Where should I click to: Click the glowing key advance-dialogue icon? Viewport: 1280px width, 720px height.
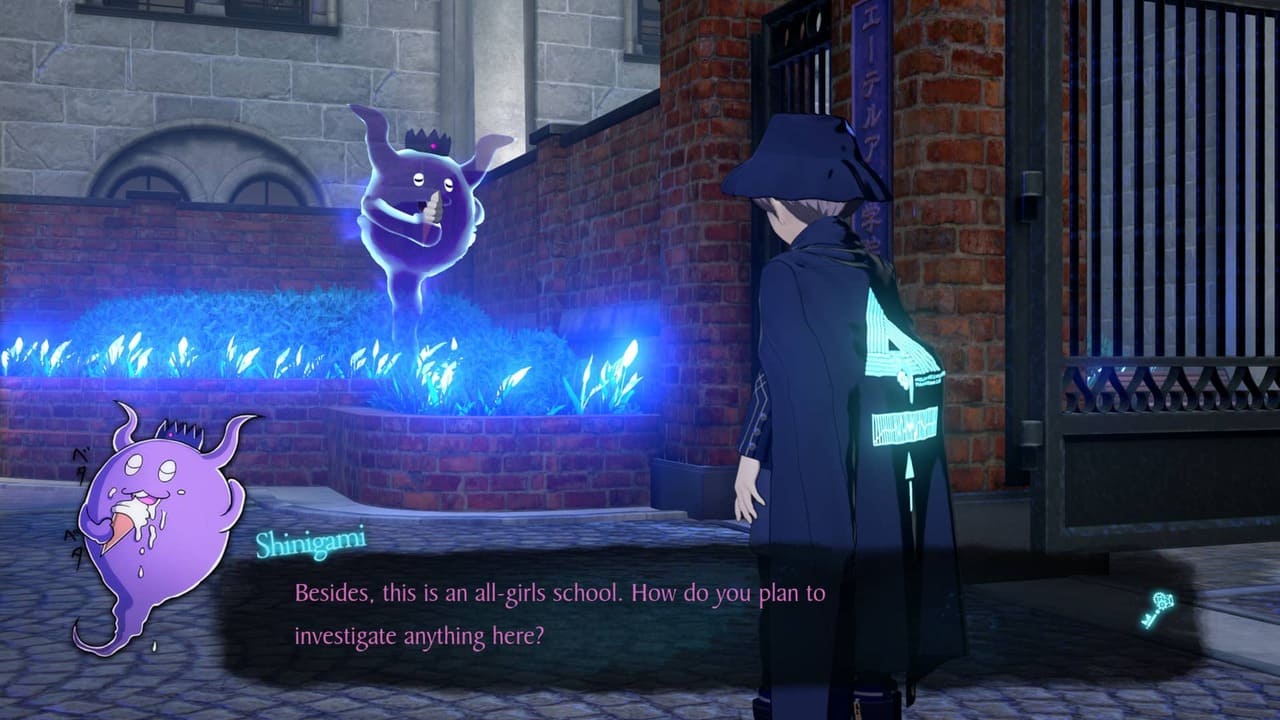(1156, 609)
